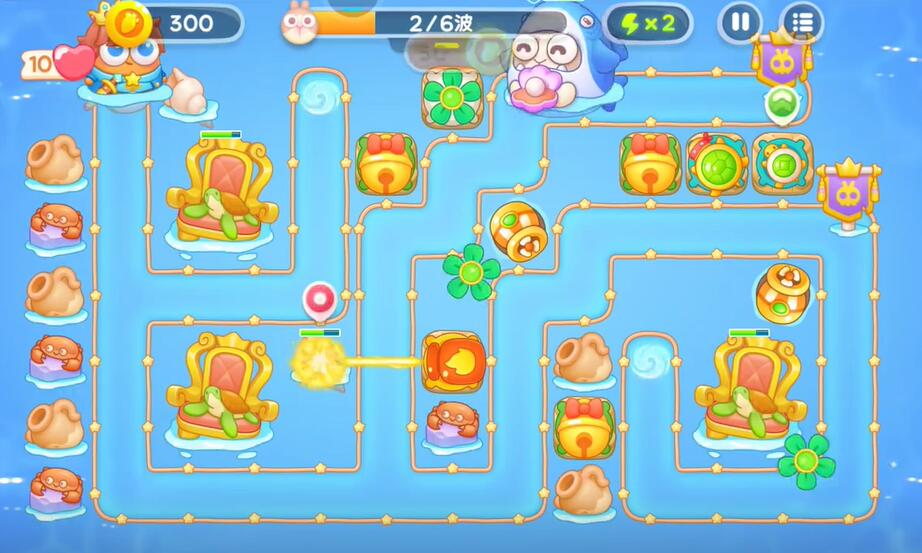Toggle the x2 lightning speed button
Screen dimensions: 922x553
click(648, 22)
